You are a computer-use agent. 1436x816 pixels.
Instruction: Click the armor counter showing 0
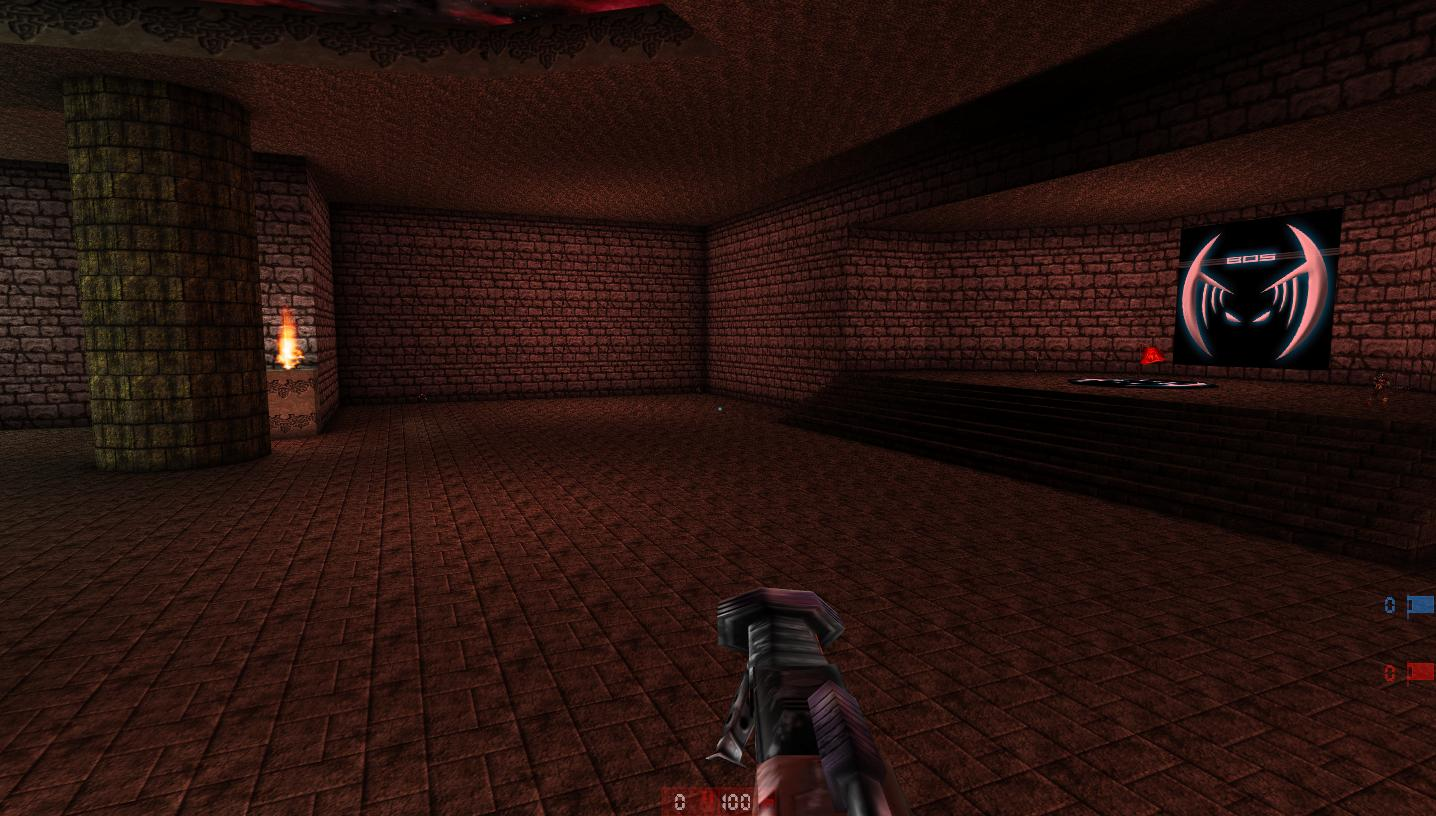pos(681,801)
